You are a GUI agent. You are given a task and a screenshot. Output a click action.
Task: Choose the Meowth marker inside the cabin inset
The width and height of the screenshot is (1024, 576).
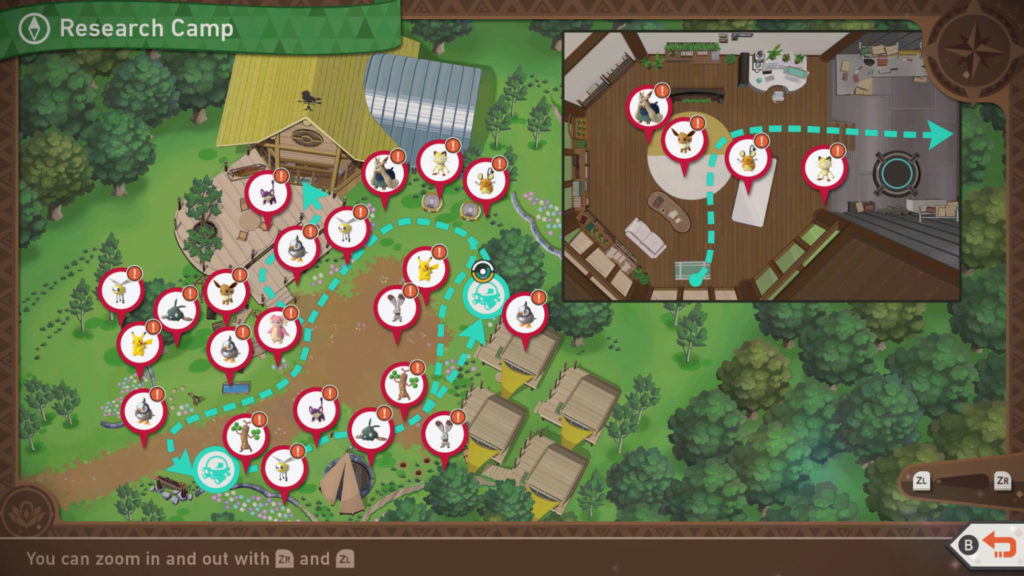[824, 168]
